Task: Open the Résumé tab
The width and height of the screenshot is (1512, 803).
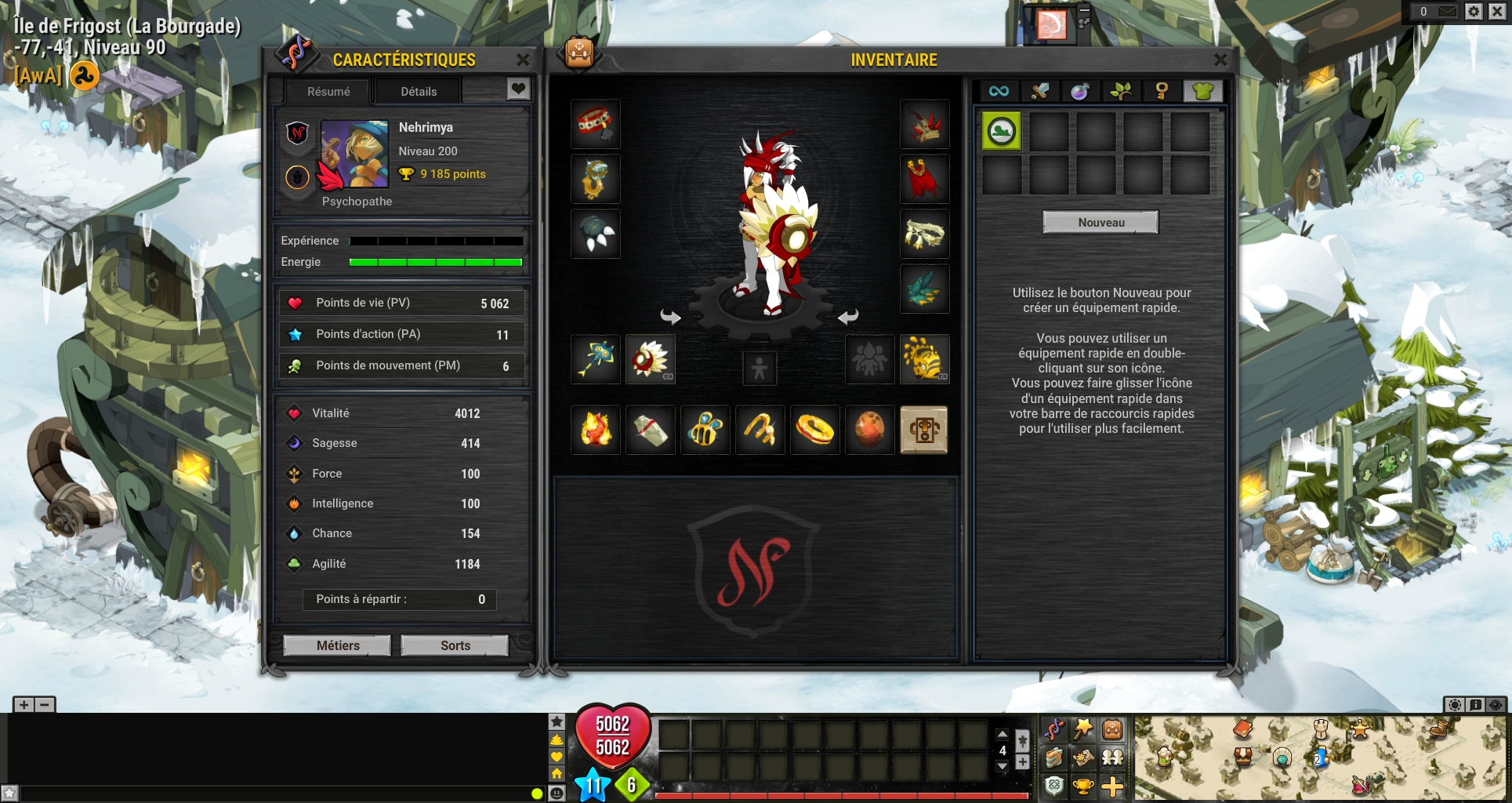Action: [x=328, y=92]
